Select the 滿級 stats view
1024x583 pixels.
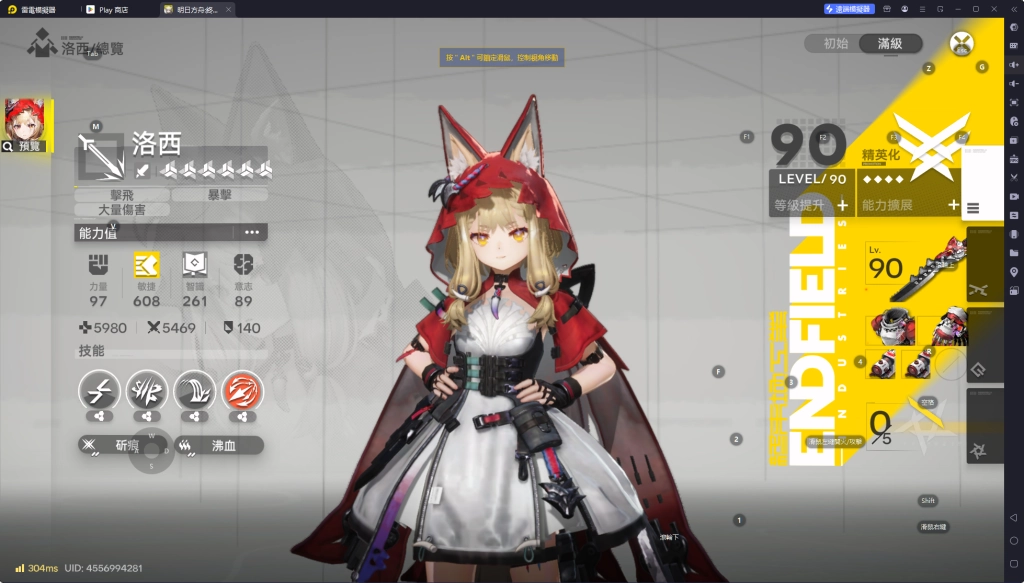(x=890, y=43)
